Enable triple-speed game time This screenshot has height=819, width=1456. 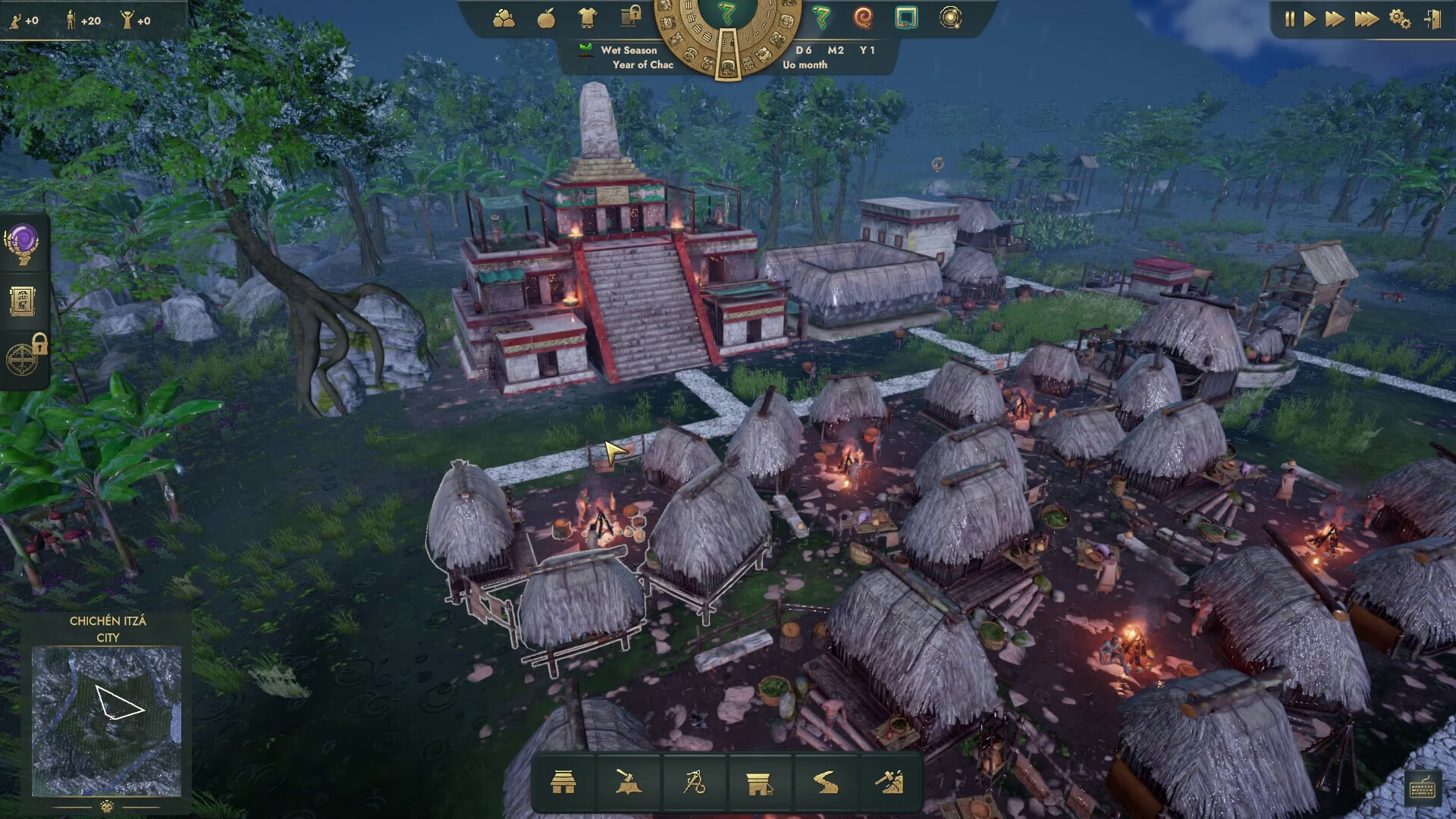[1367, 19]
